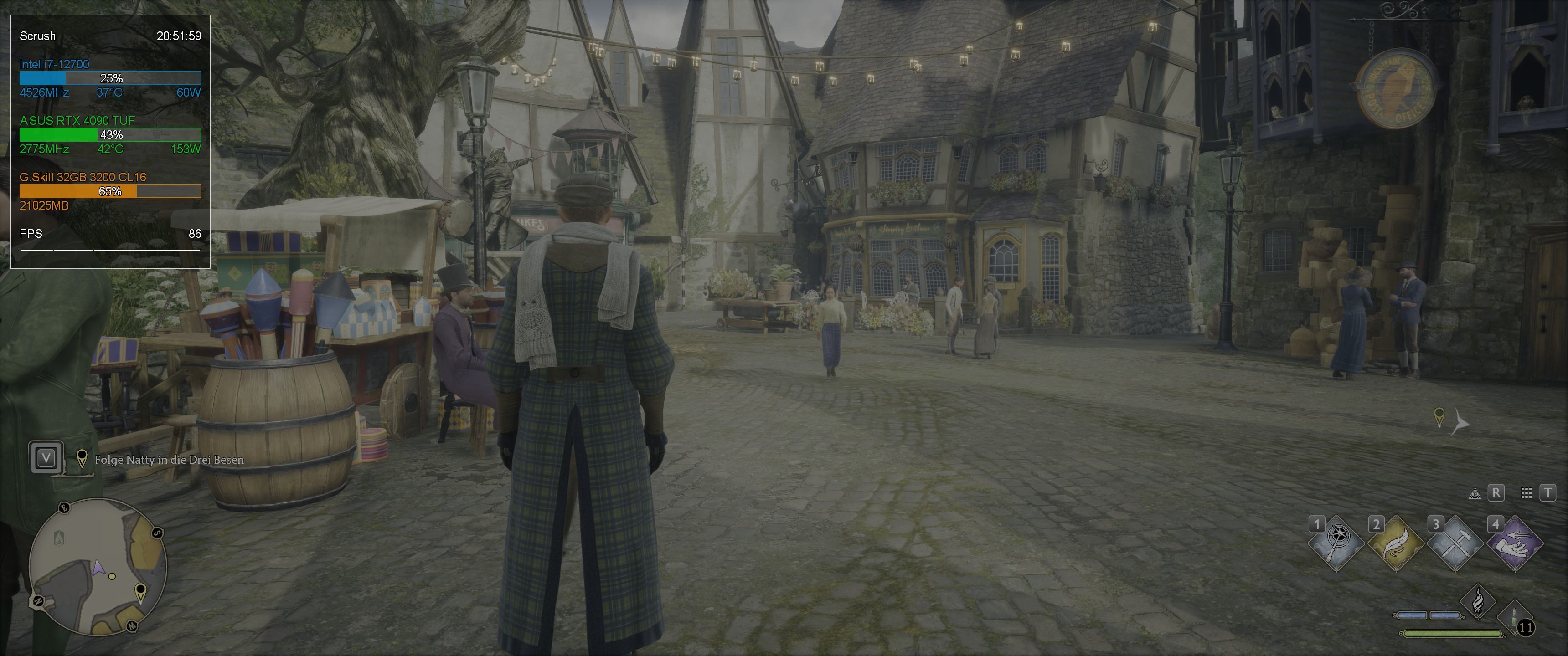The width and height of the screenshot is (1568, 656).
Task: Use the green Wiggenweld potion slot
Action: (x=1514, y=620)
